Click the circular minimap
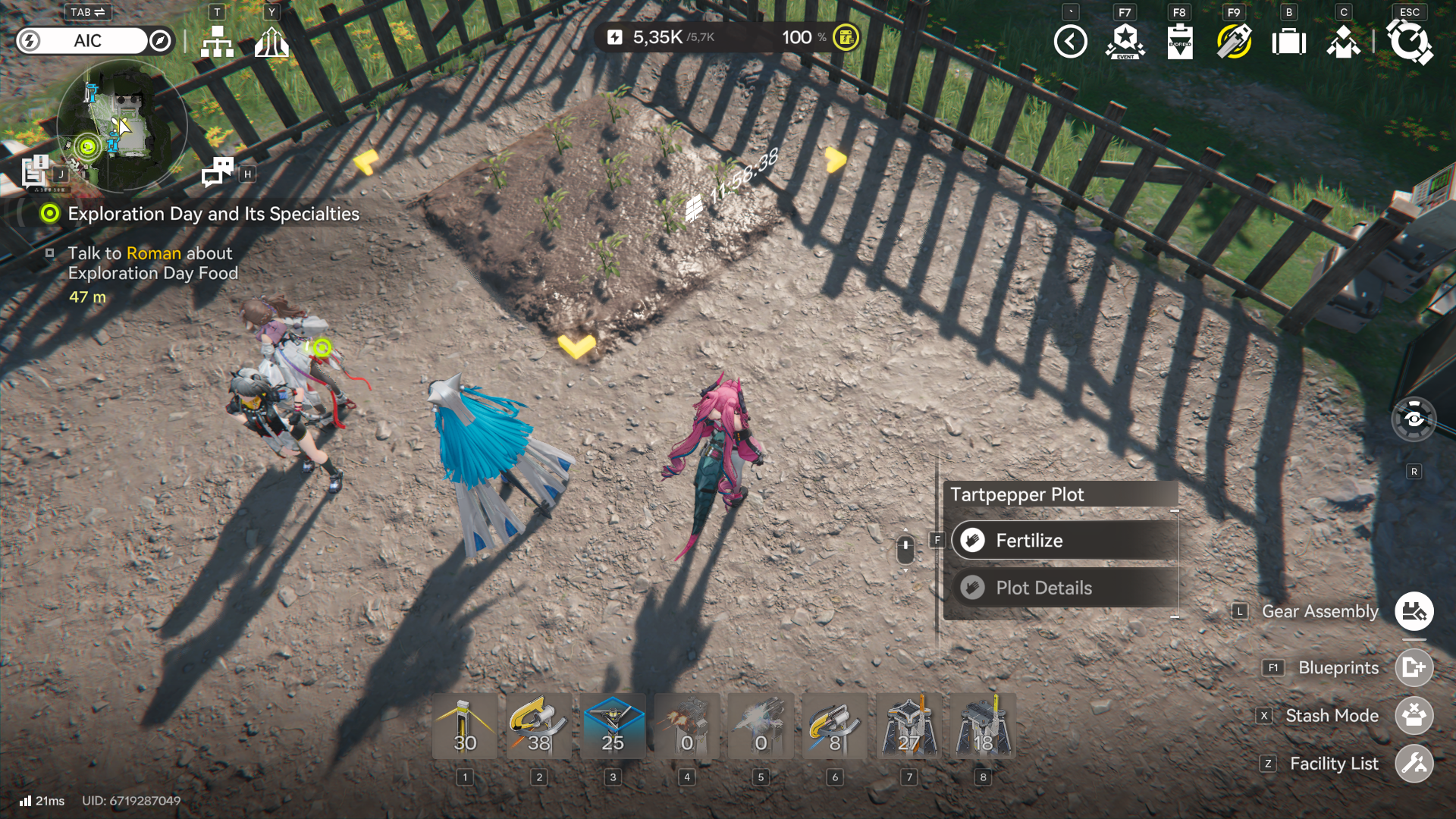1456x819 pixels. (121, 127)
